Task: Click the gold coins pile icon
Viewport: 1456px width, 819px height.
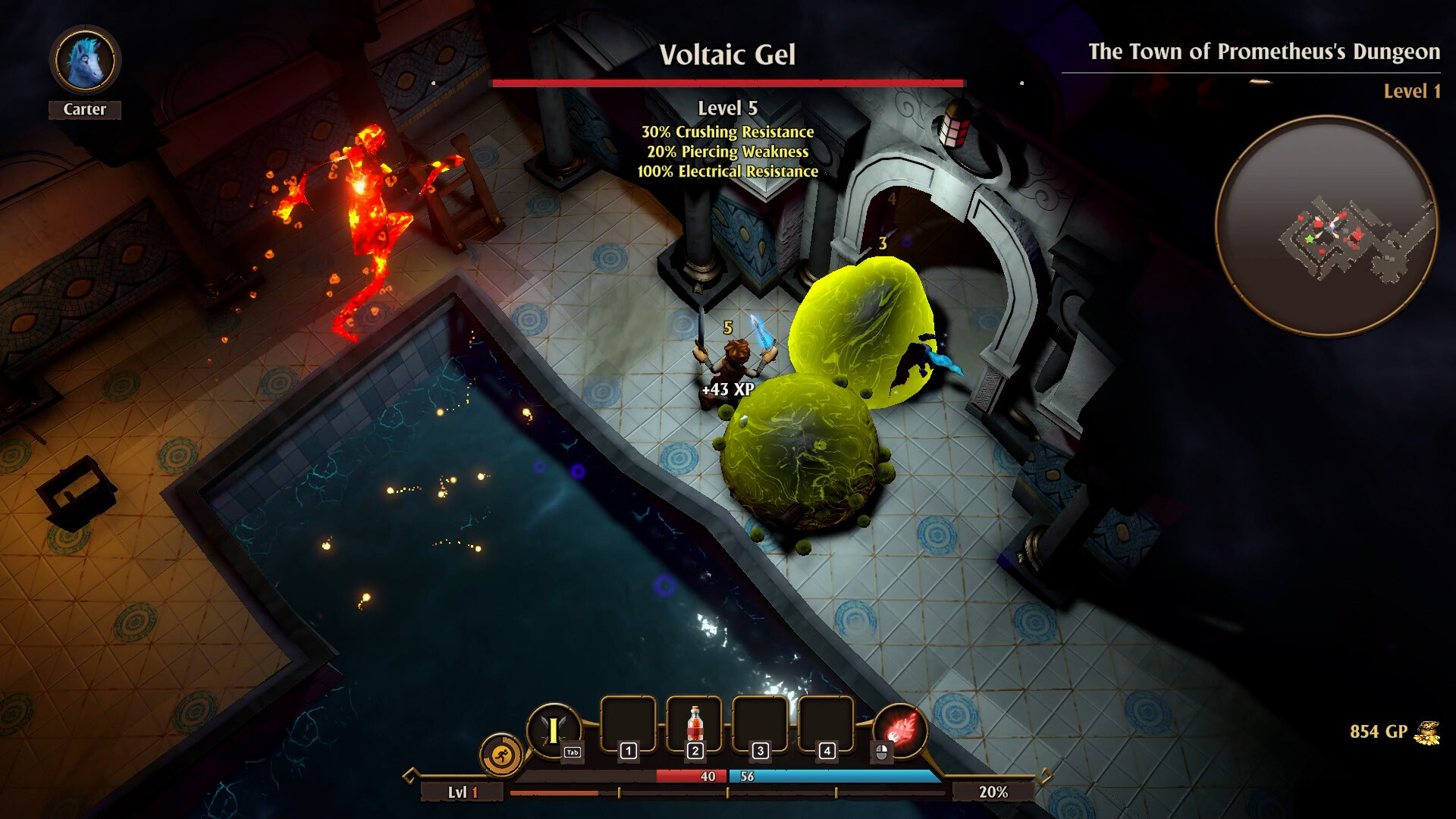Action: [x=1427, y=733]
